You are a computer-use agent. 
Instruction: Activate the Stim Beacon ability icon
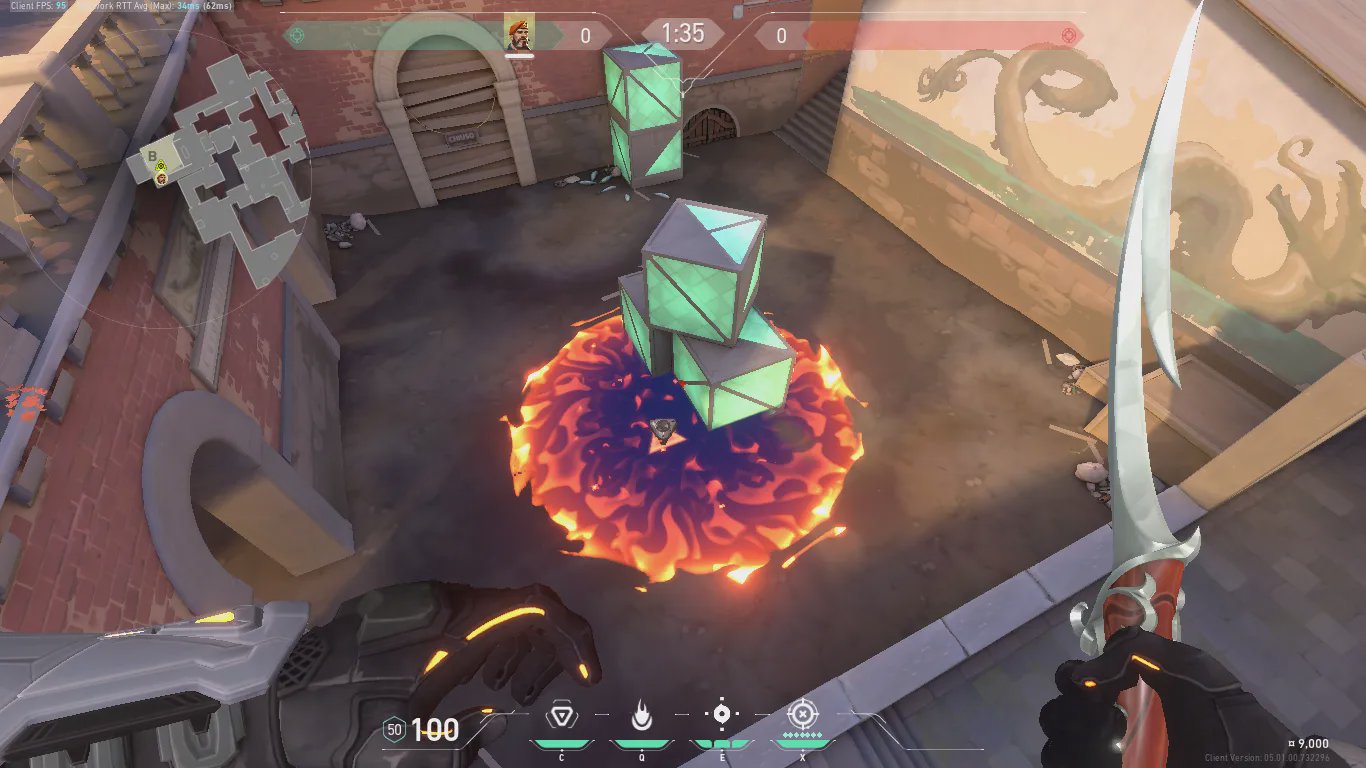[x=561, y=716]
